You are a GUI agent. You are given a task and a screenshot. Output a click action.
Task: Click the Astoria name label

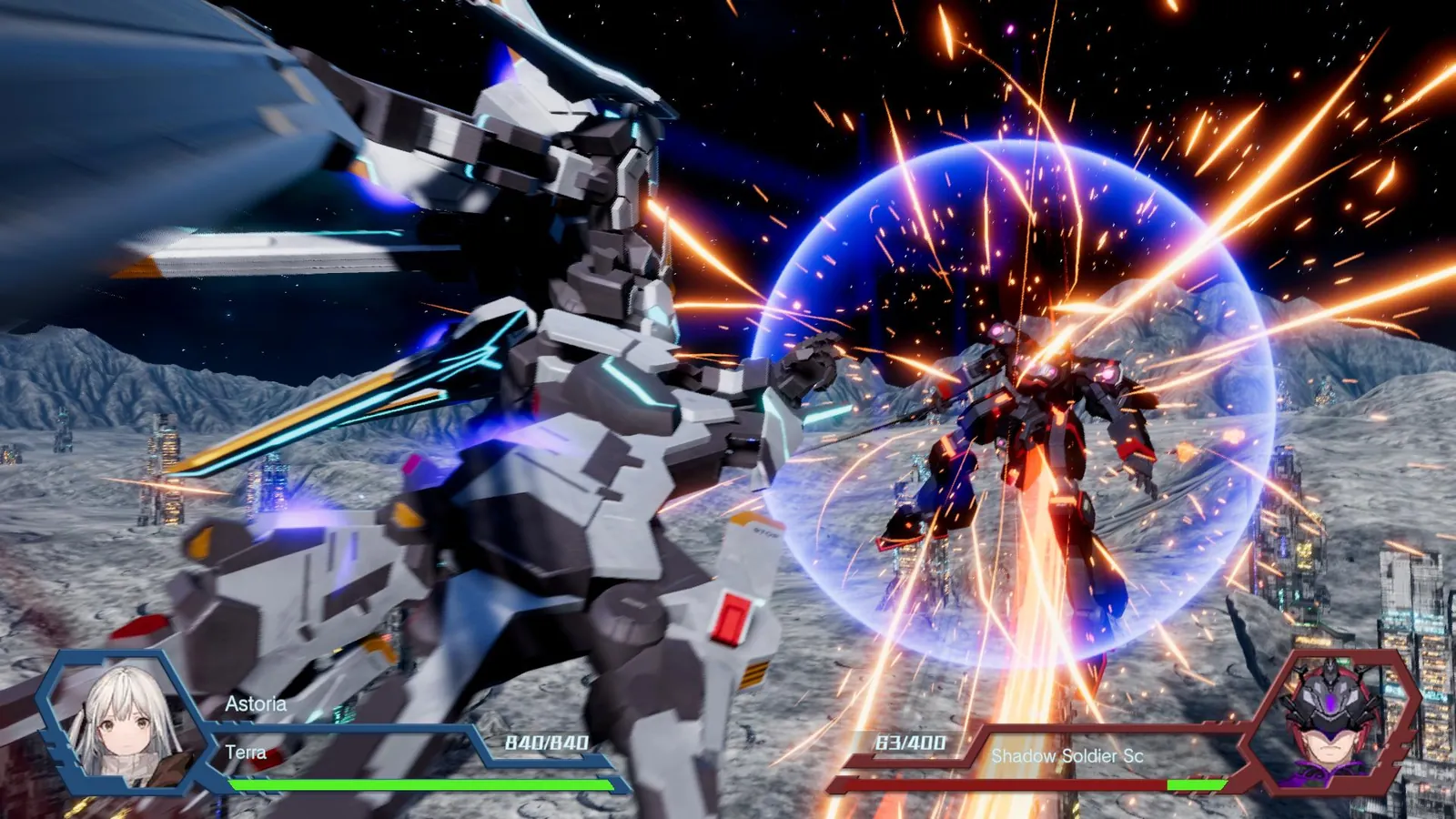click(x=257, y=703)
